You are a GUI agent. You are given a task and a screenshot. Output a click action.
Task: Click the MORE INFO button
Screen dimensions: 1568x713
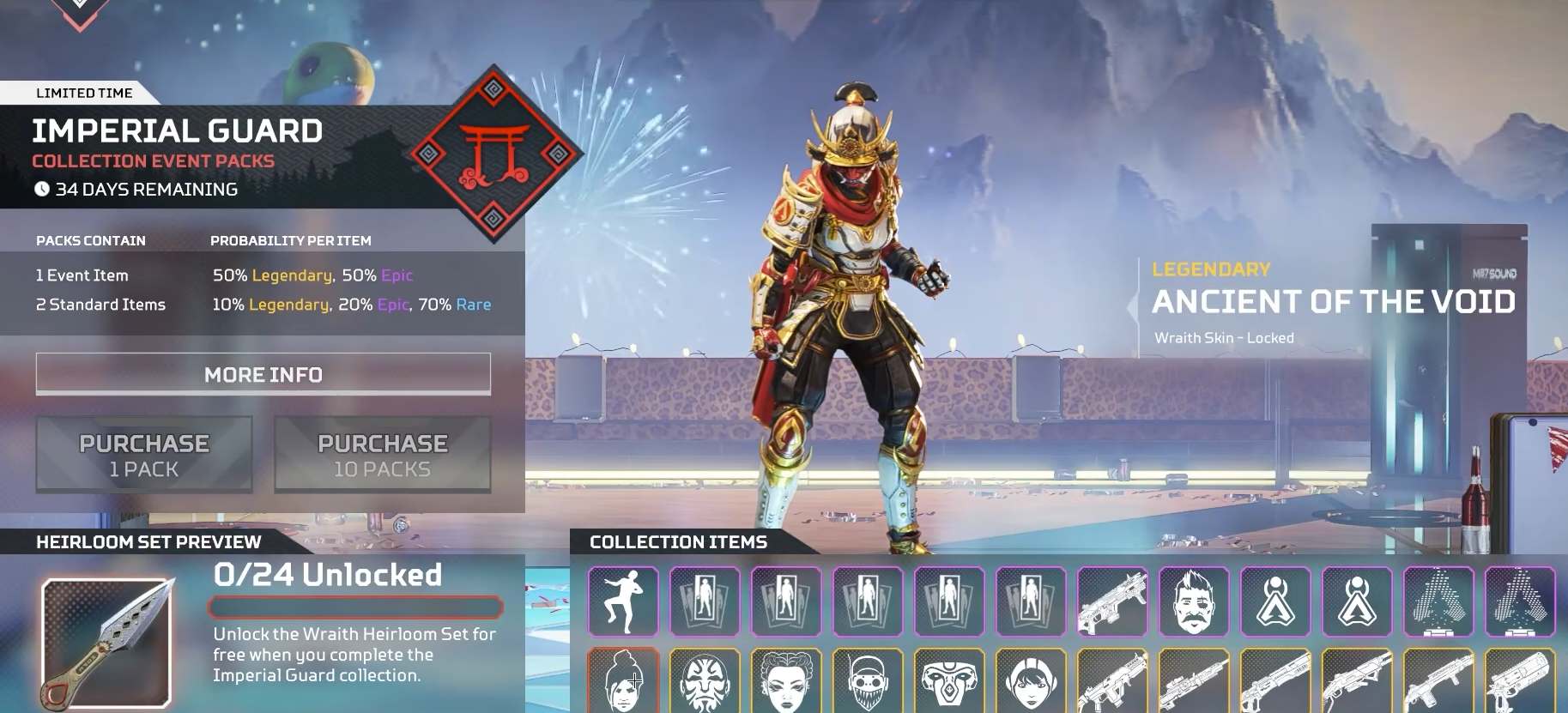click(263, 374)
